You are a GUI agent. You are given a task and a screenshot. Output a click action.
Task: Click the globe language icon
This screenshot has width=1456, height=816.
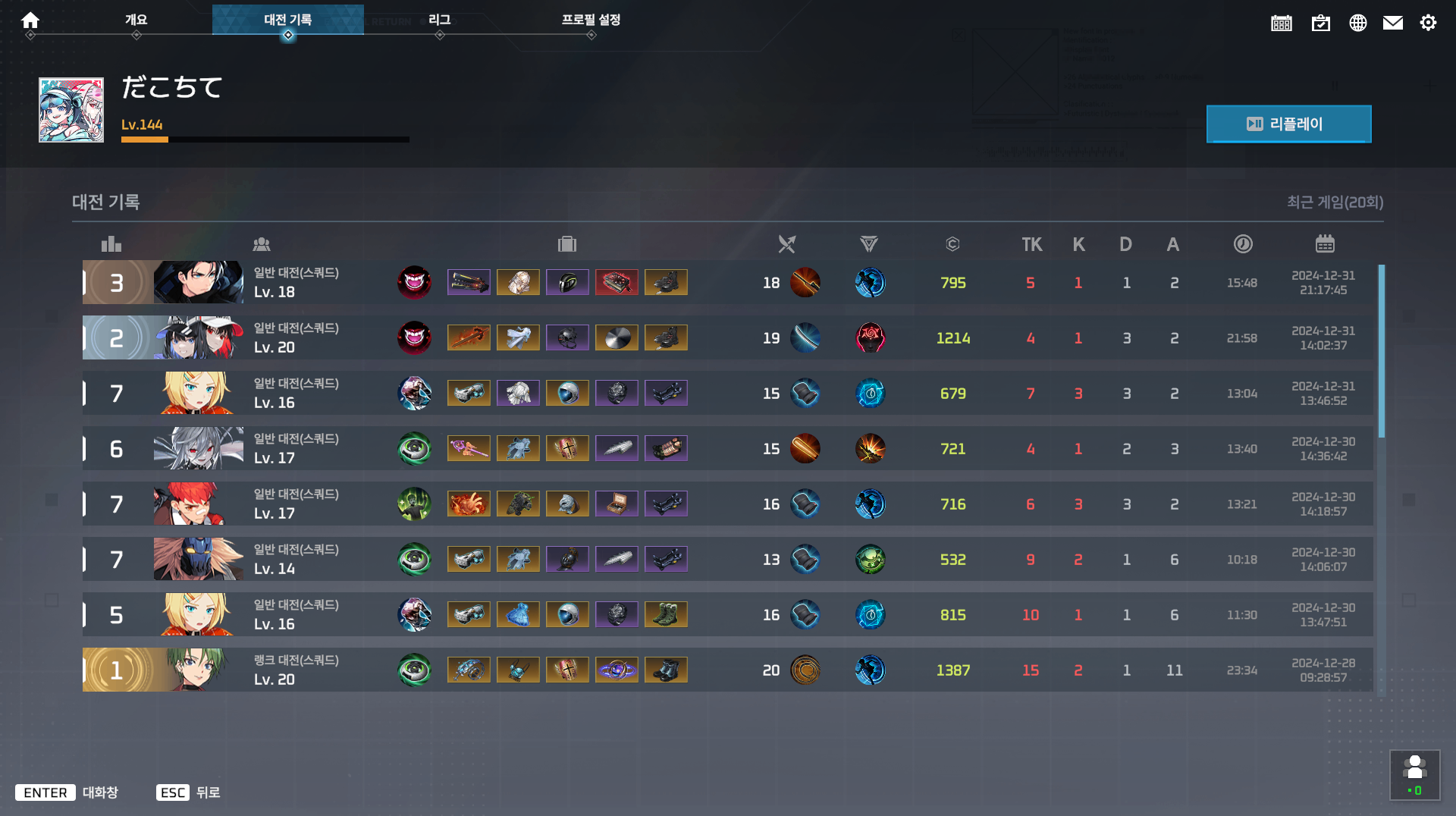pos(1357,23)
